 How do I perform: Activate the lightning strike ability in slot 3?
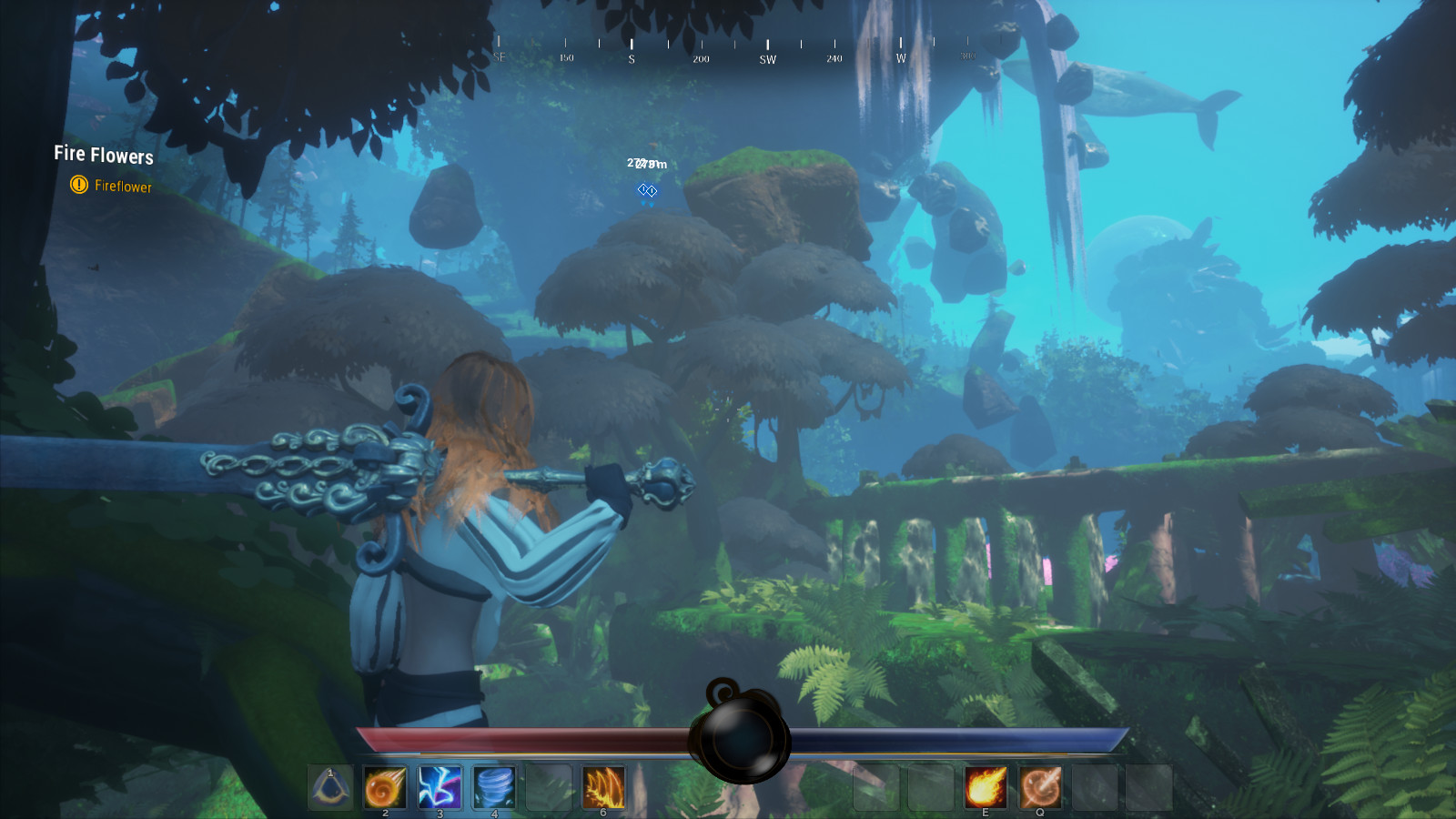coord(438,786)
